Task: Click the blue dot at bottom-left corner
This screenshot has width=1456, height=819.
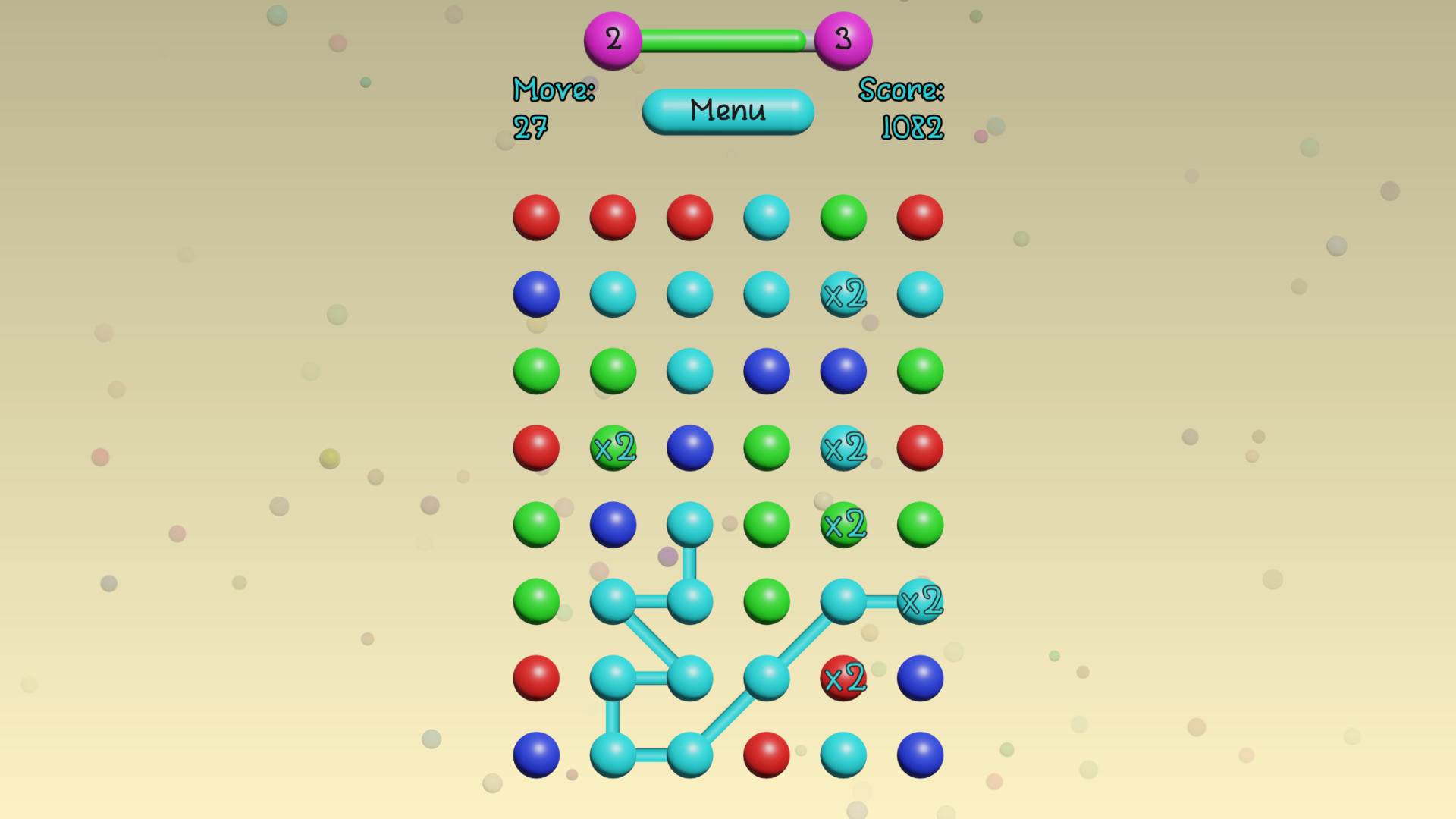Action: click(x=536, y=753)
